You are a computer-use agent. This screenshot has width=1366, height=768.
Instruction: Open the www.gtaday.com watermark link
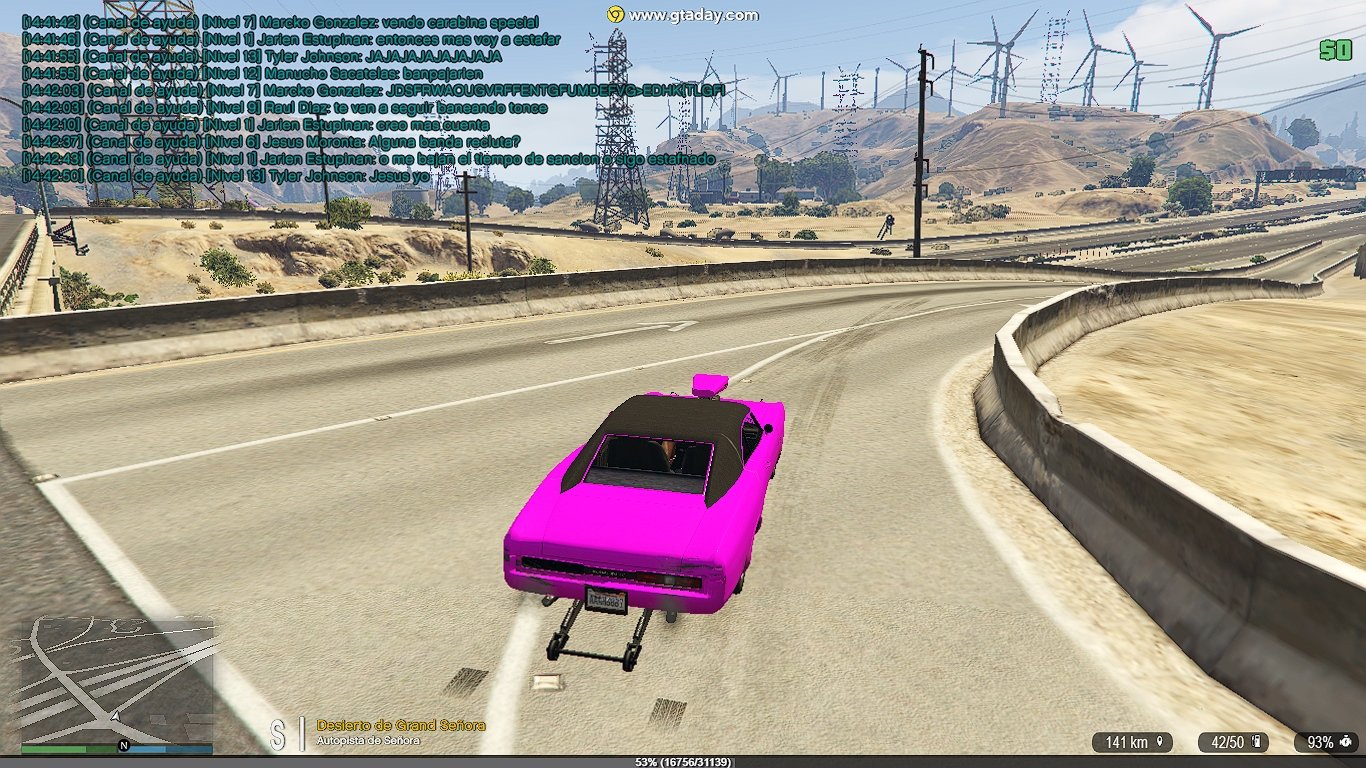pos(683,15)
